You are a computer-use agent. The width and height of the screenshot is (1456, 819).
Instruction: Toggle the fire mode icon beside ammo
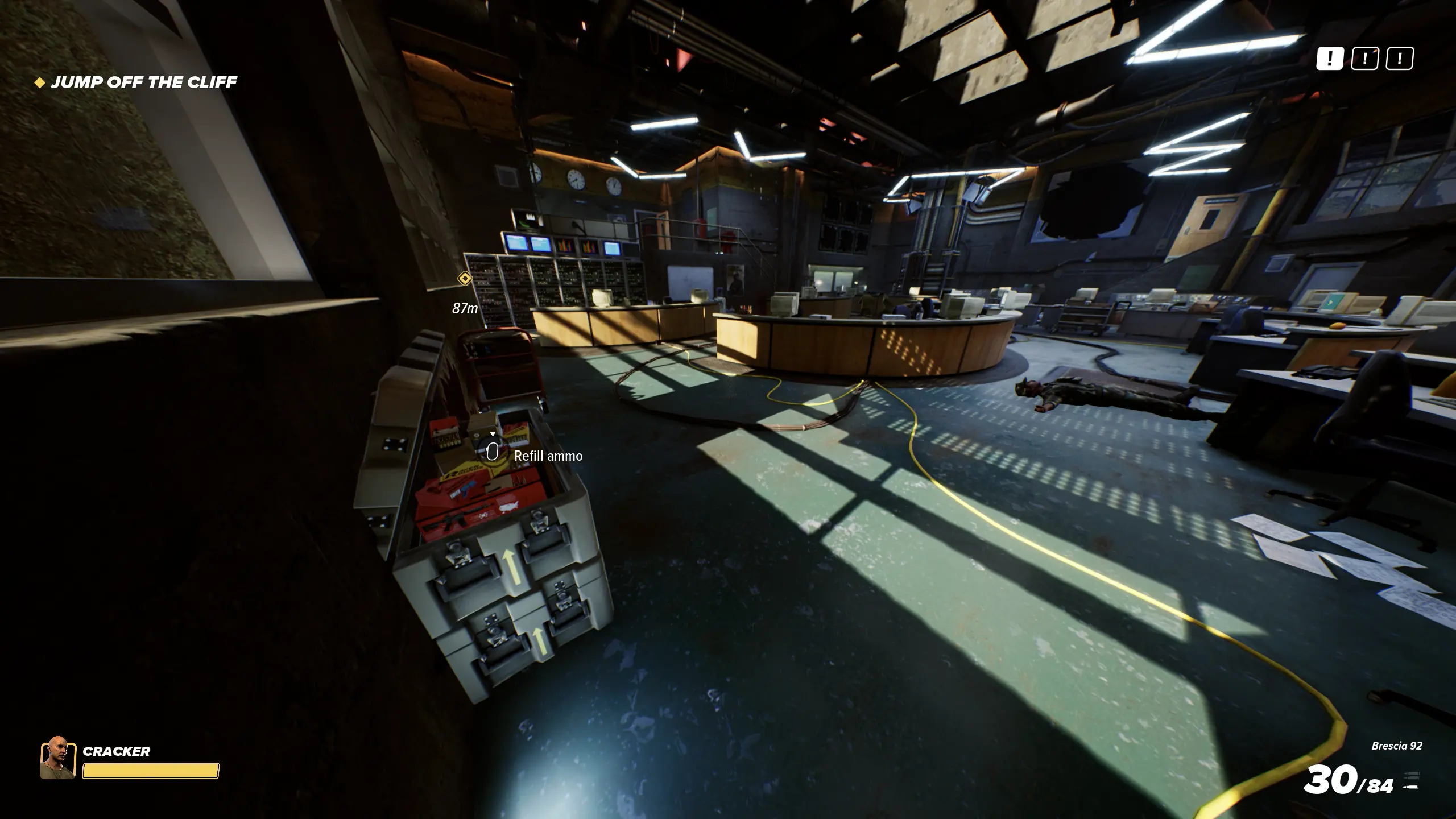[1410, 782]
